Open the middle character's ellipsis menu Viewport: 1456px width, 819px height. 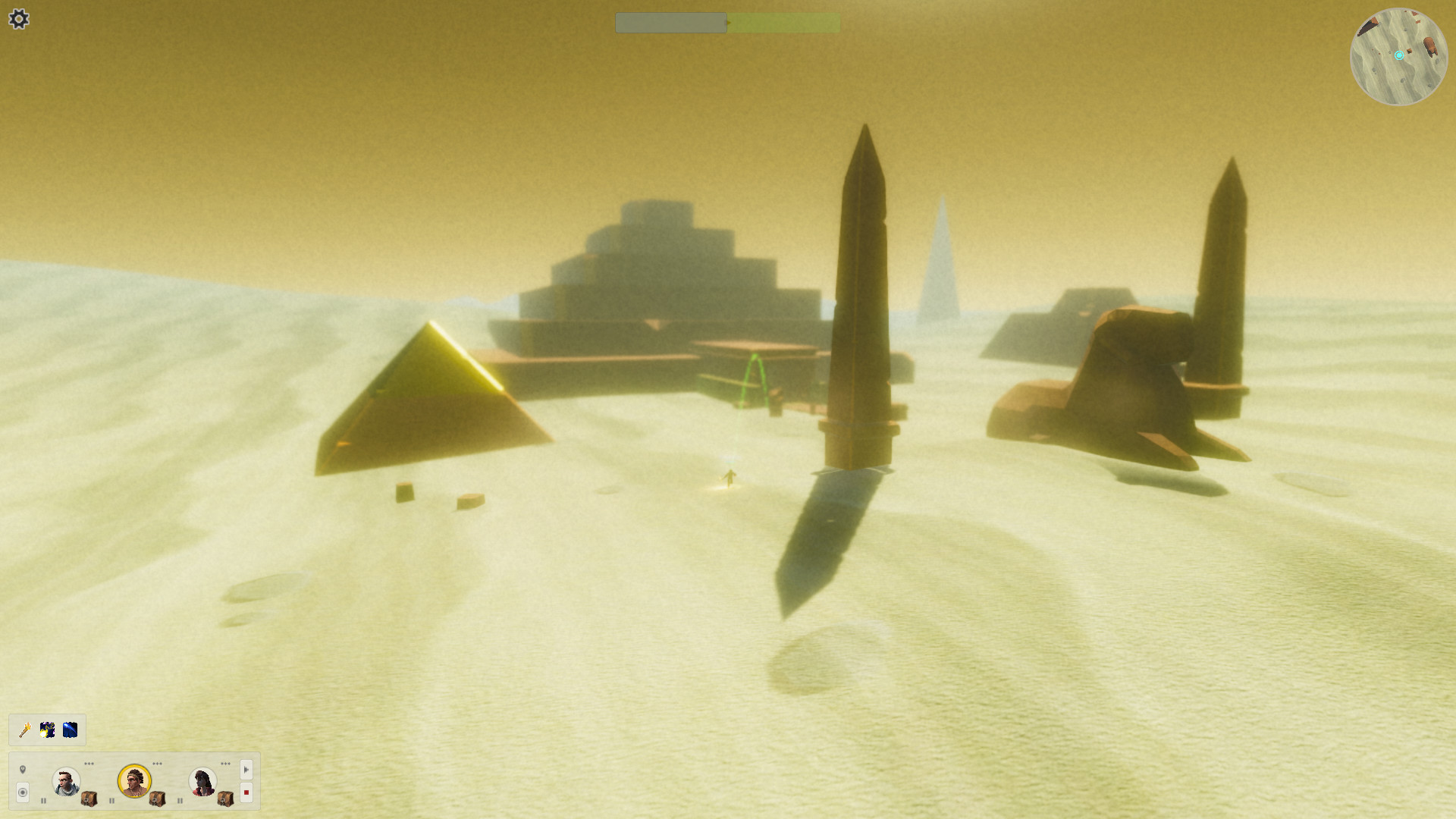click(157, 764)
